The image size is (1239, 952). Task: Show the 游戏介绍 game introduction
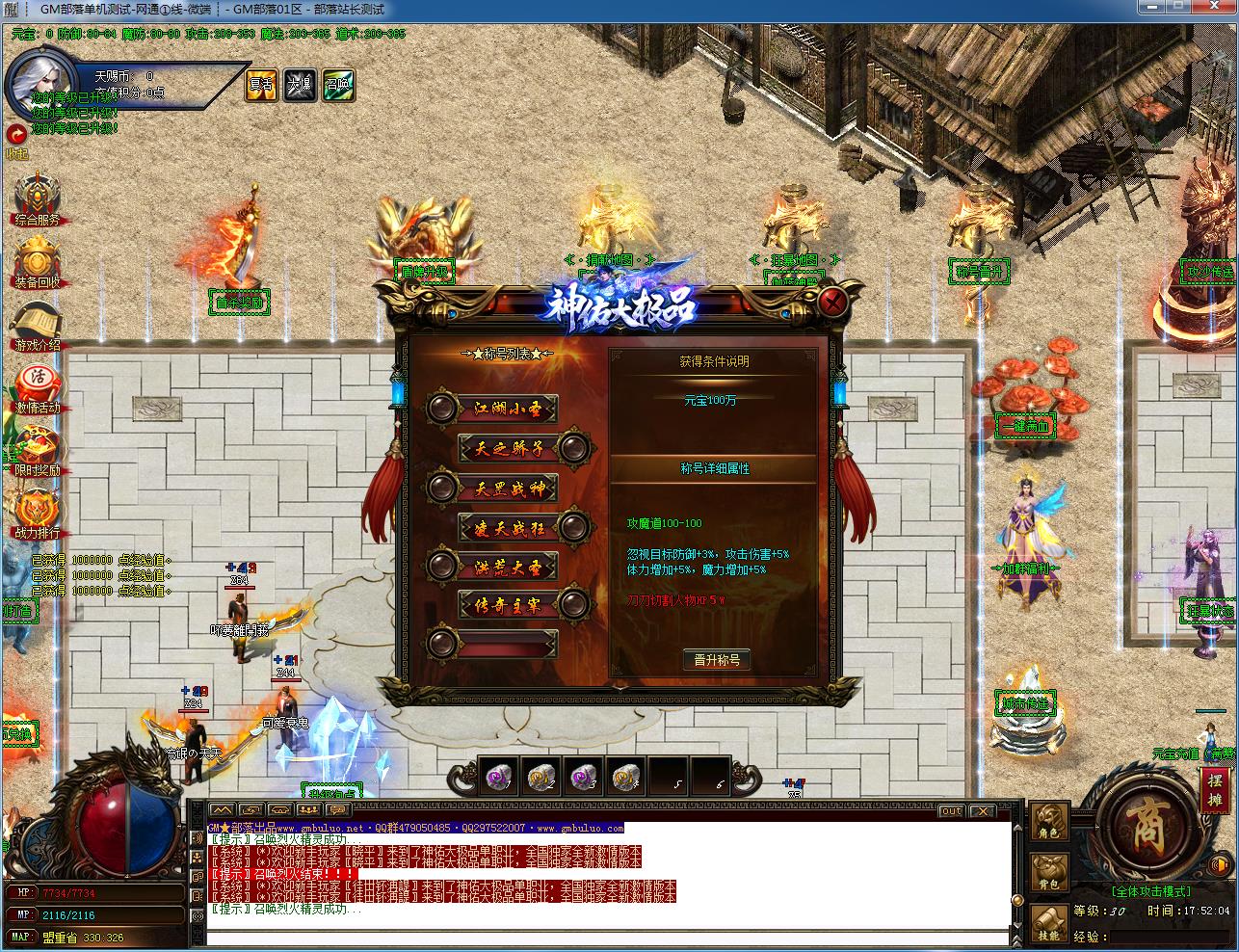(x=38, y=326)
